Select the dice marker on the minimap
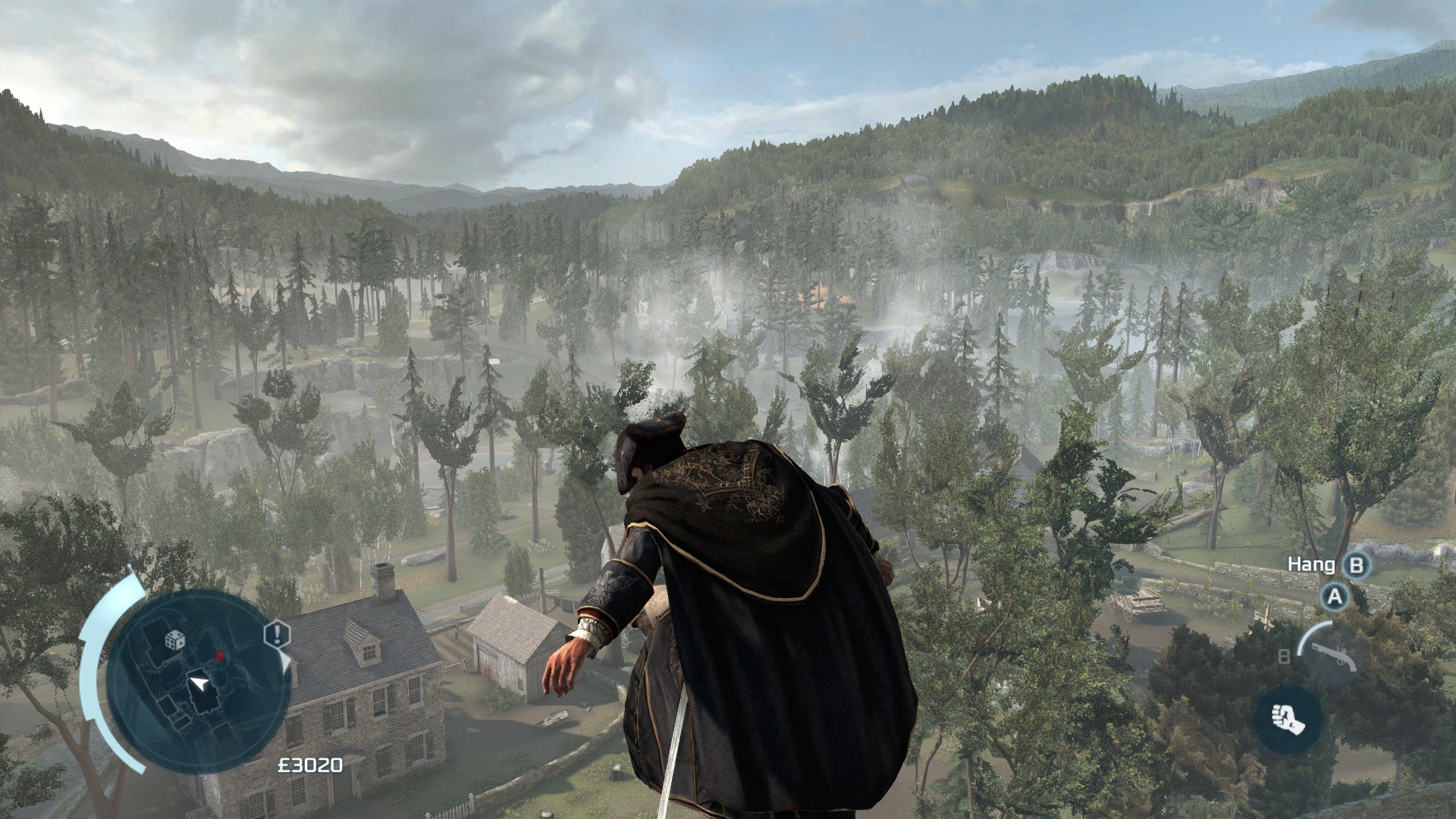Image resolution: width=1456 pixels, height=819 pixels. tap(175, 639)
